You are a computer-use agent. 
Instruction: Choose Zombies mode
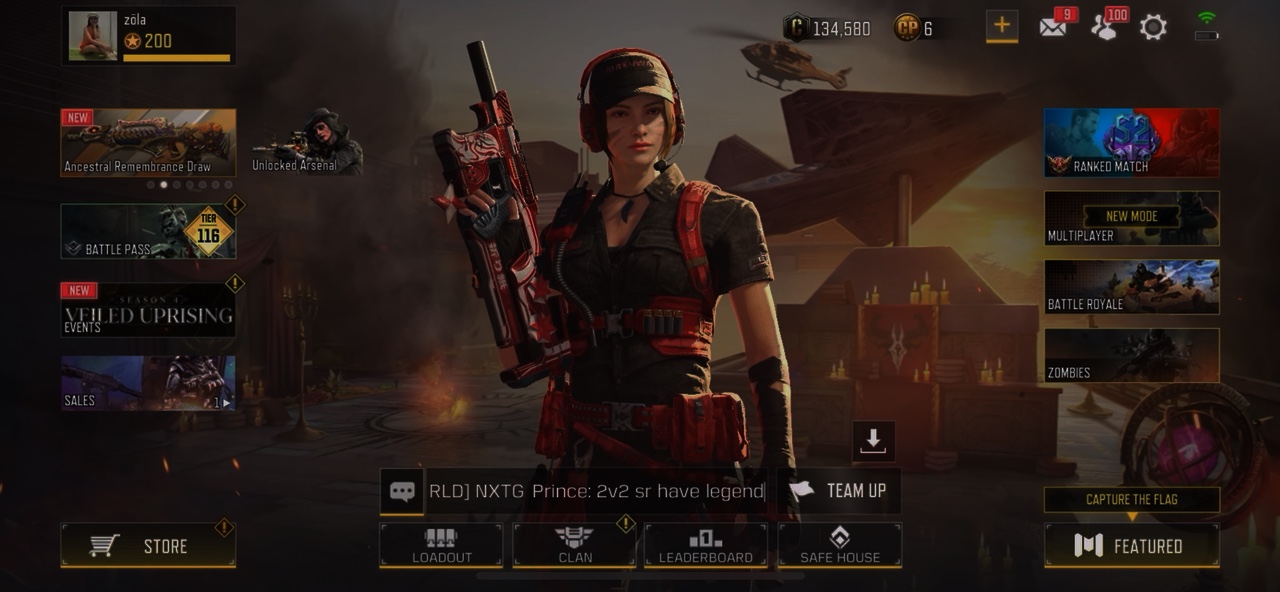[x=1131, y=356]
